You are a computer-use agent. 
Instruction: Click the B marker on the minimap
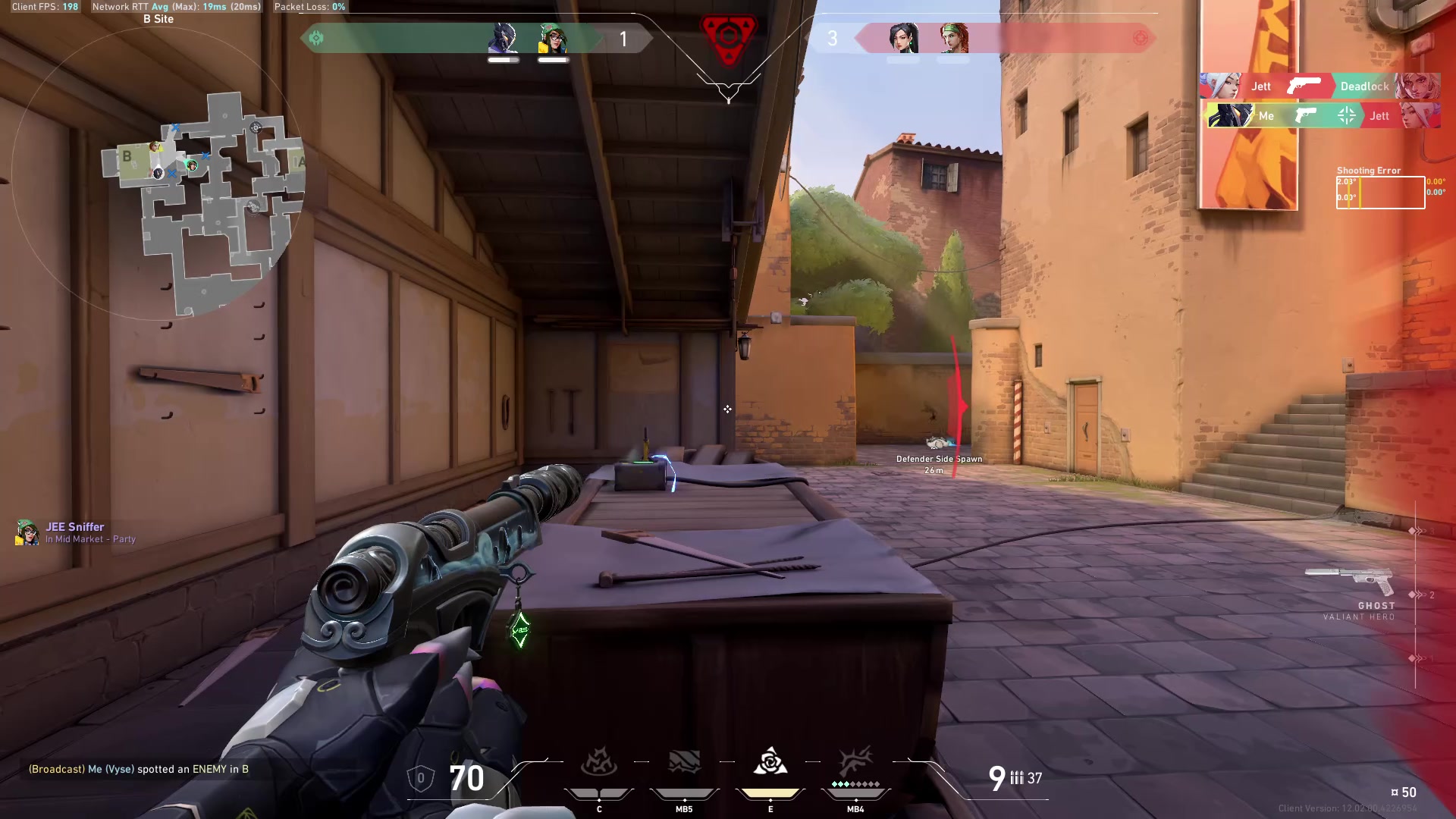pos(126,158)
